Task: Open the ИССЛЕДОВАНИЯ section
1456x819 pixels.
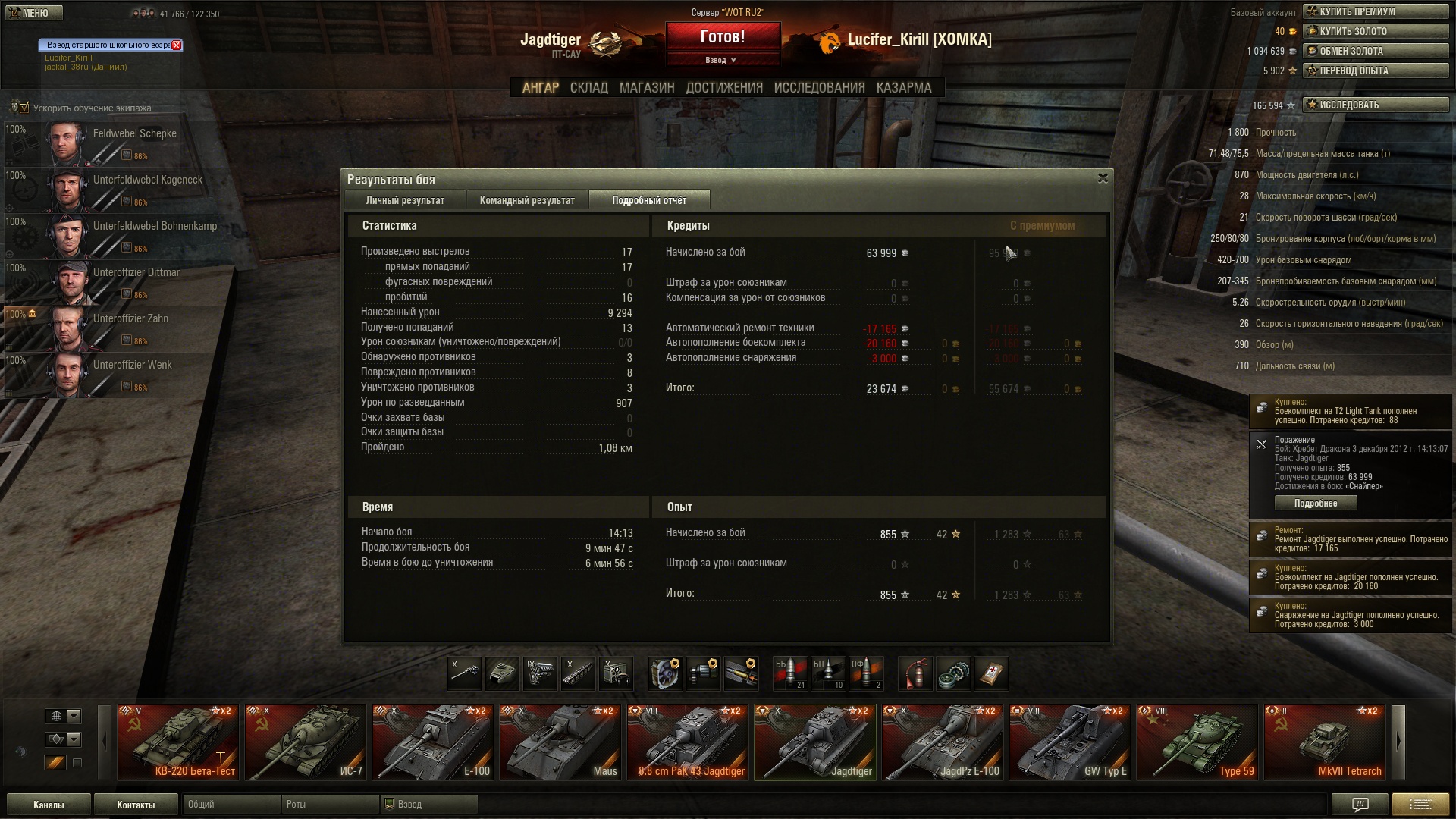Action: 819,88
